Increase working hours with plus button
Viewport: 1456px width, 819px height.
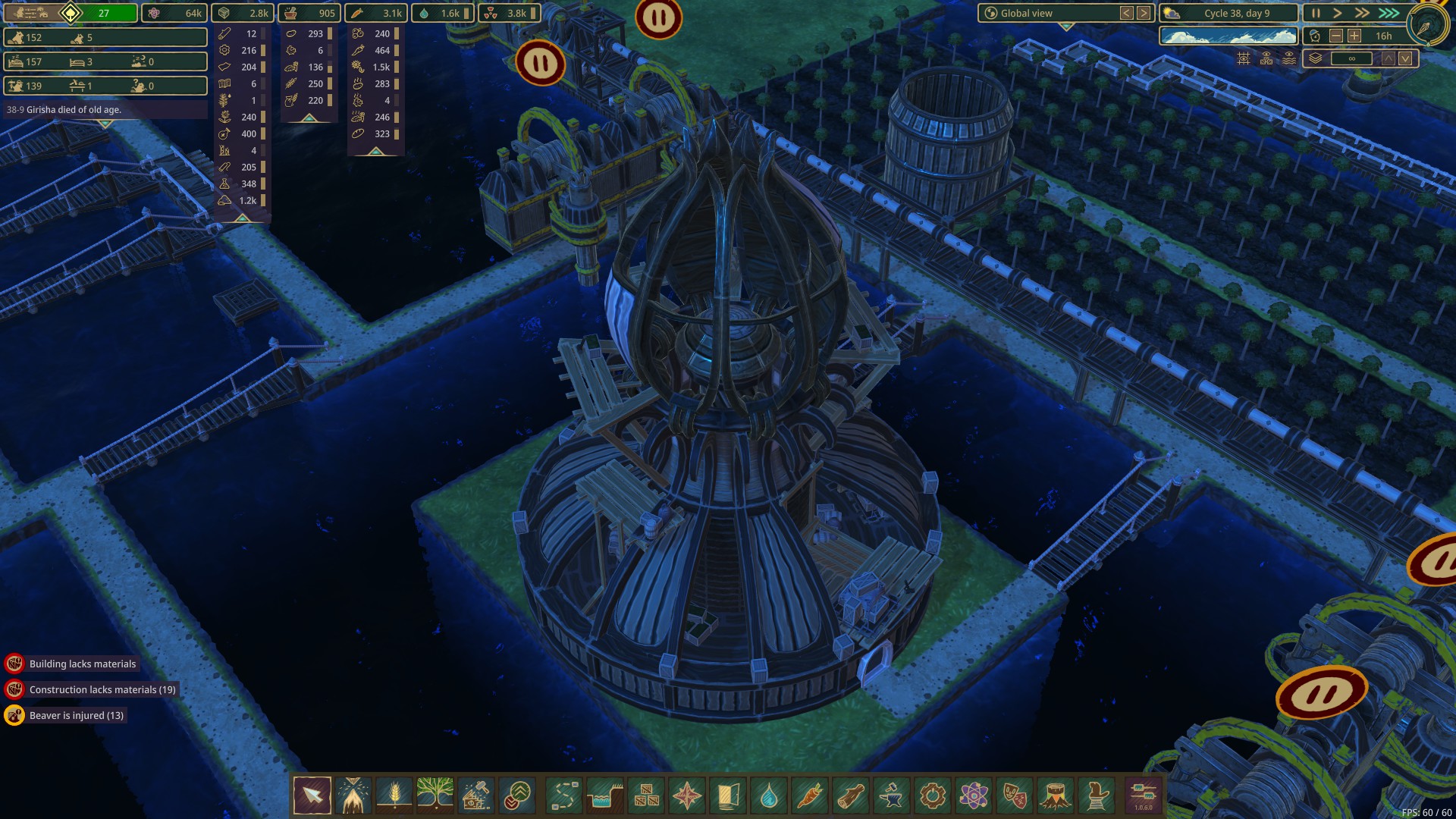(1354, 36)
